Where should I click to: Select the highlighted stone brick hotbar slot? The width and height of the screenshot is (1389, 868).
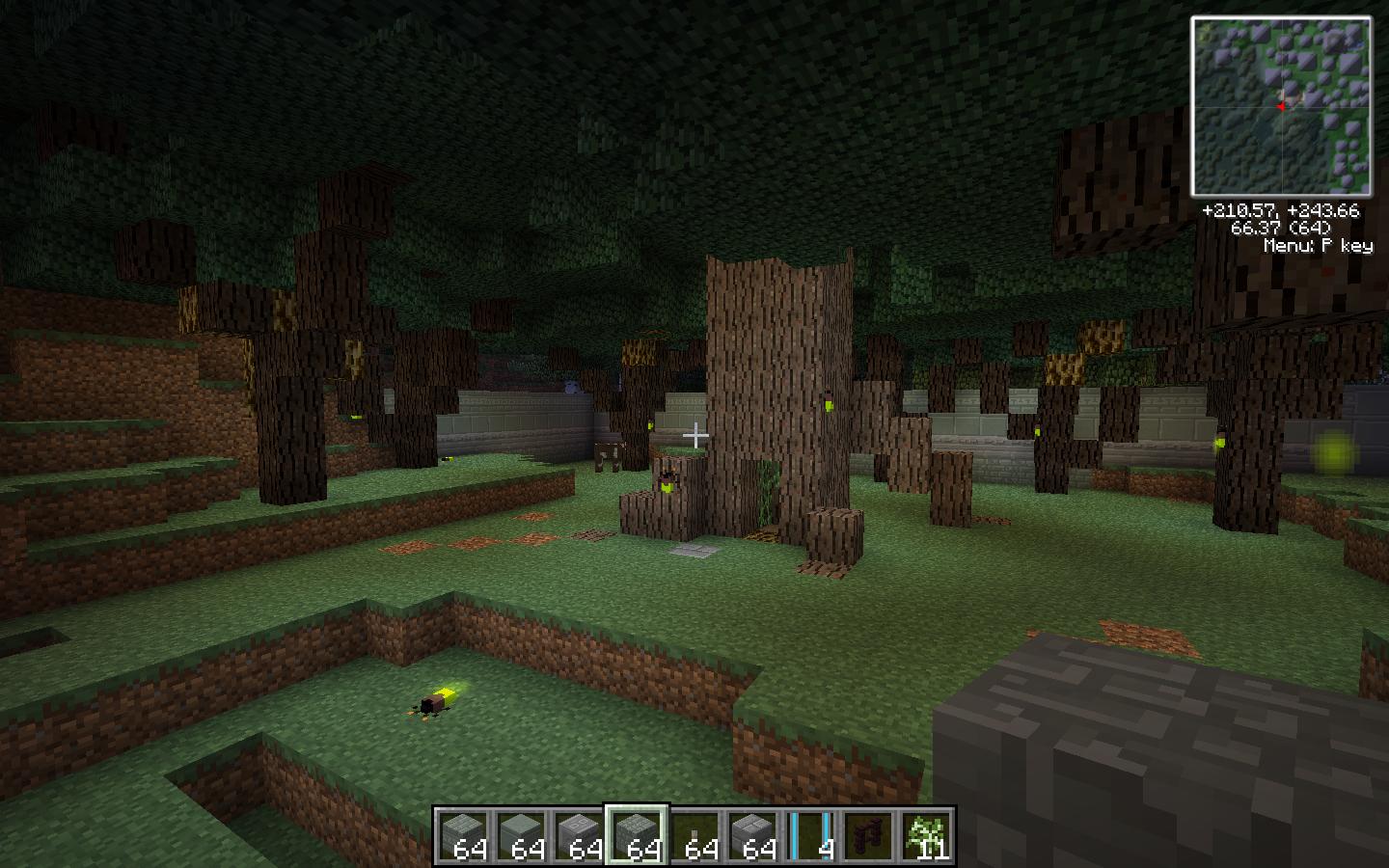637,835
